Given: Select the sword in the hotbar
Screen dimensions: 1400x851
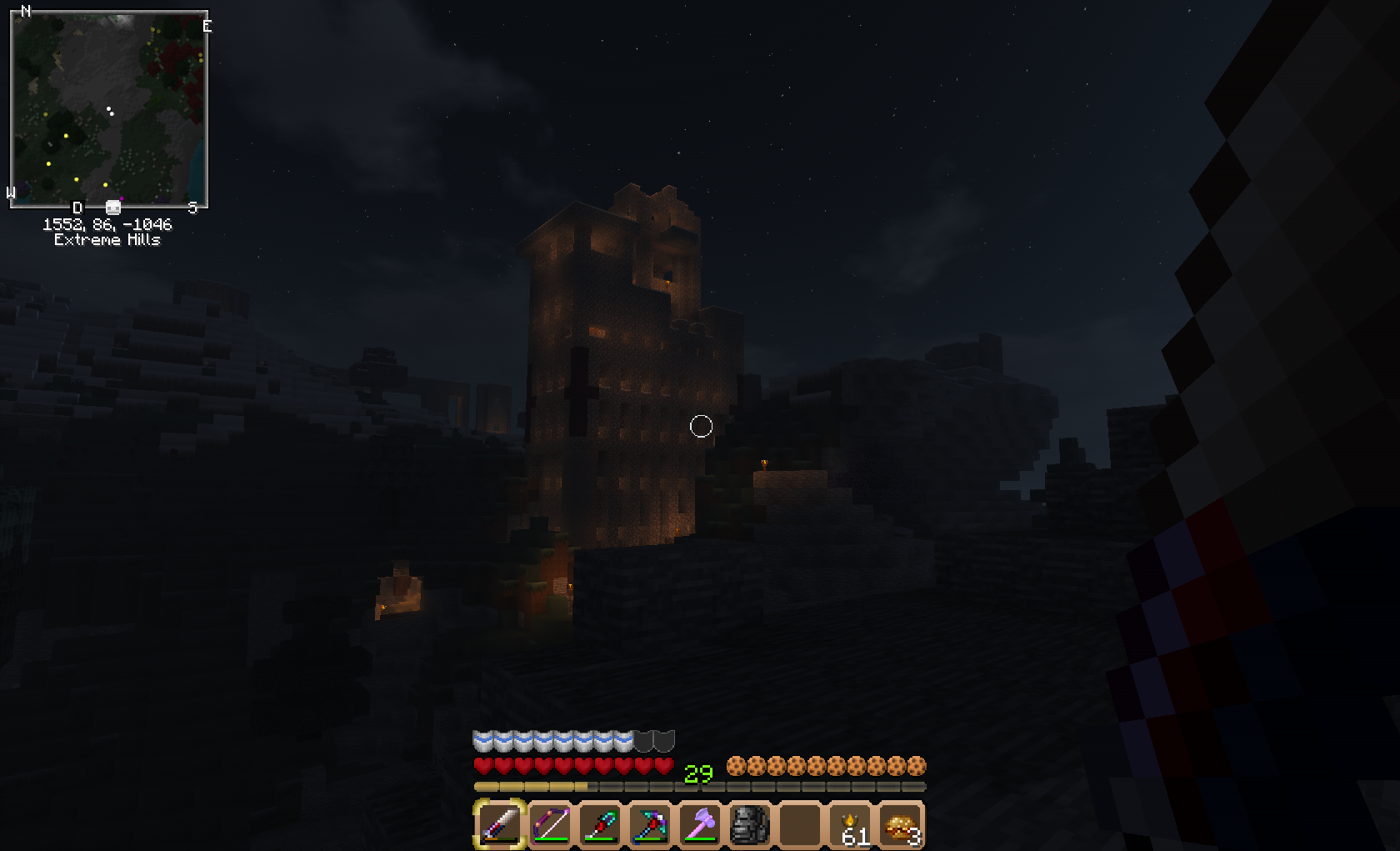Looking at the screenshot, I should click(x=500, y=824).
